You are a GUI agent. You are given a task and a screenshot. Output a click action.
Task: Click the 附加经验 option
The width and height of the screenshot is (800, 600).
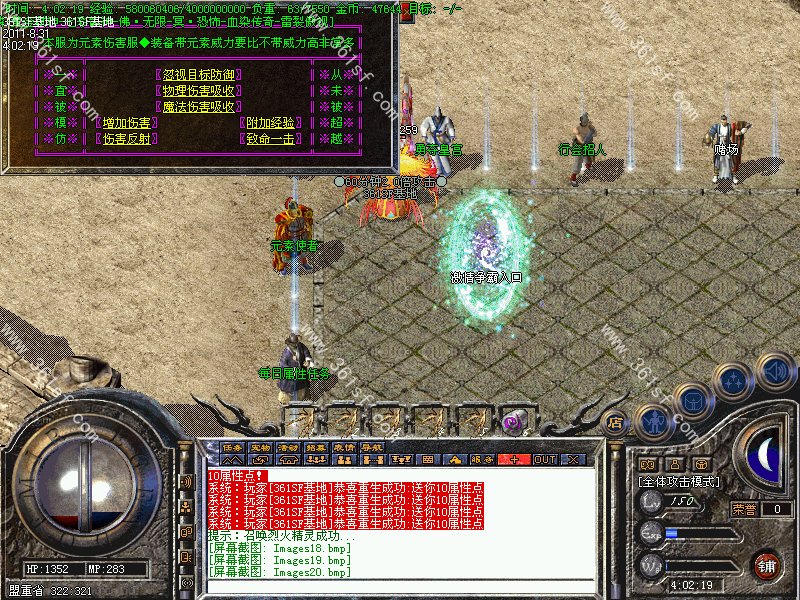click(x=271, y=123)
